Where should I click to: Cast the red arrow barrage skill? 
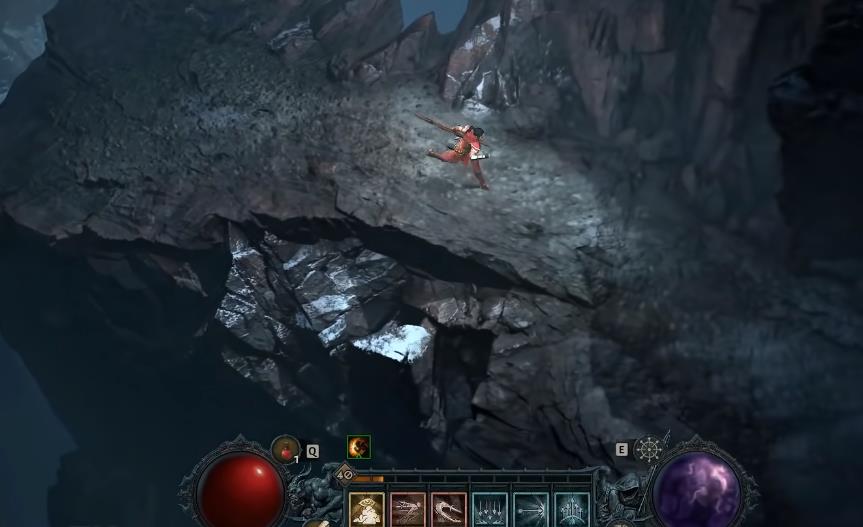[407, 510]
